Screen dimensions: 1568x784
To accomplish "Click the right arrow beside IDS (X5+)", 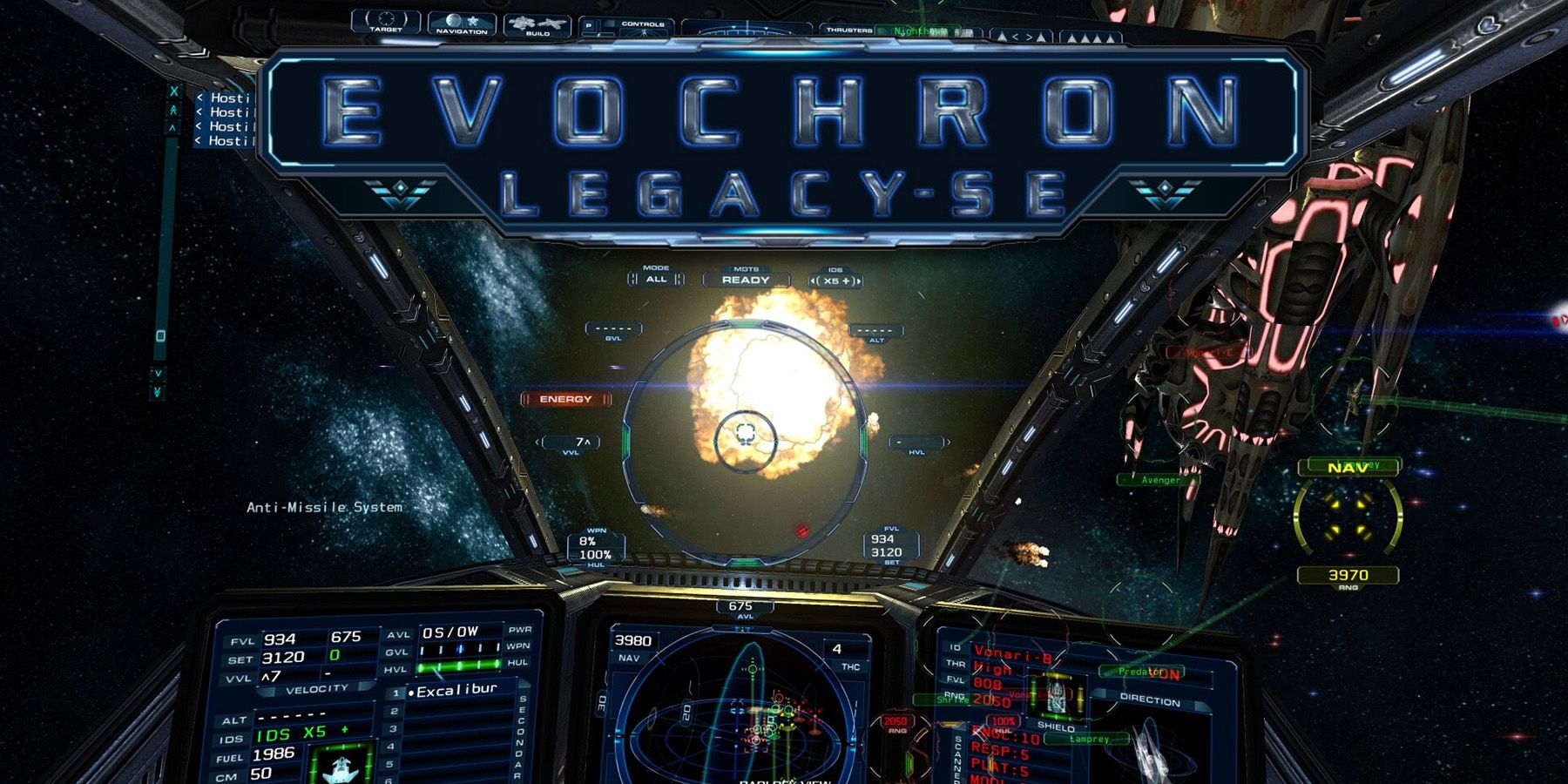I will coord(861,280).
